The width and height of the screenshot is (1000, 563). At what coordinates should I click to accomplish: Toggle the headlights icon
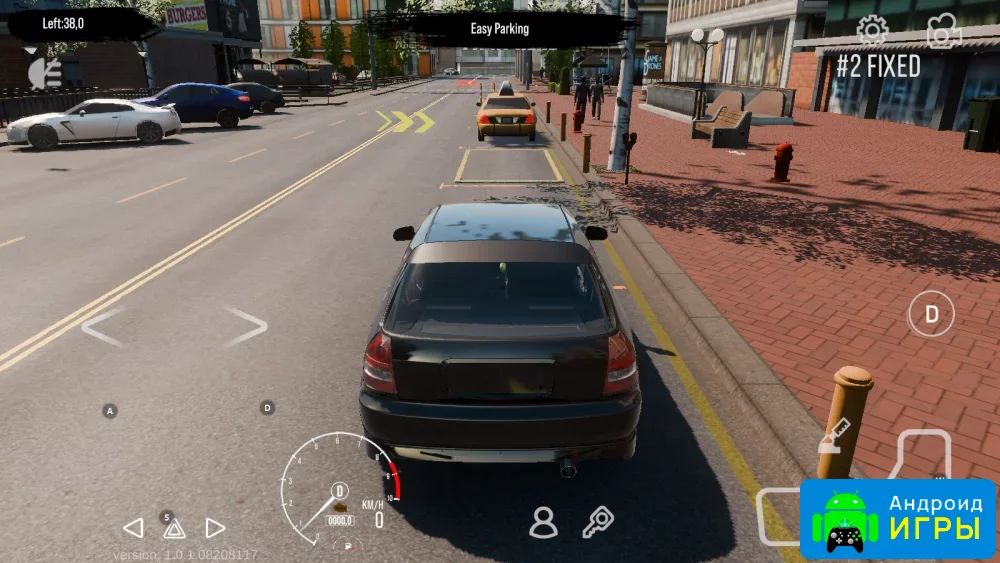point(45,73)
